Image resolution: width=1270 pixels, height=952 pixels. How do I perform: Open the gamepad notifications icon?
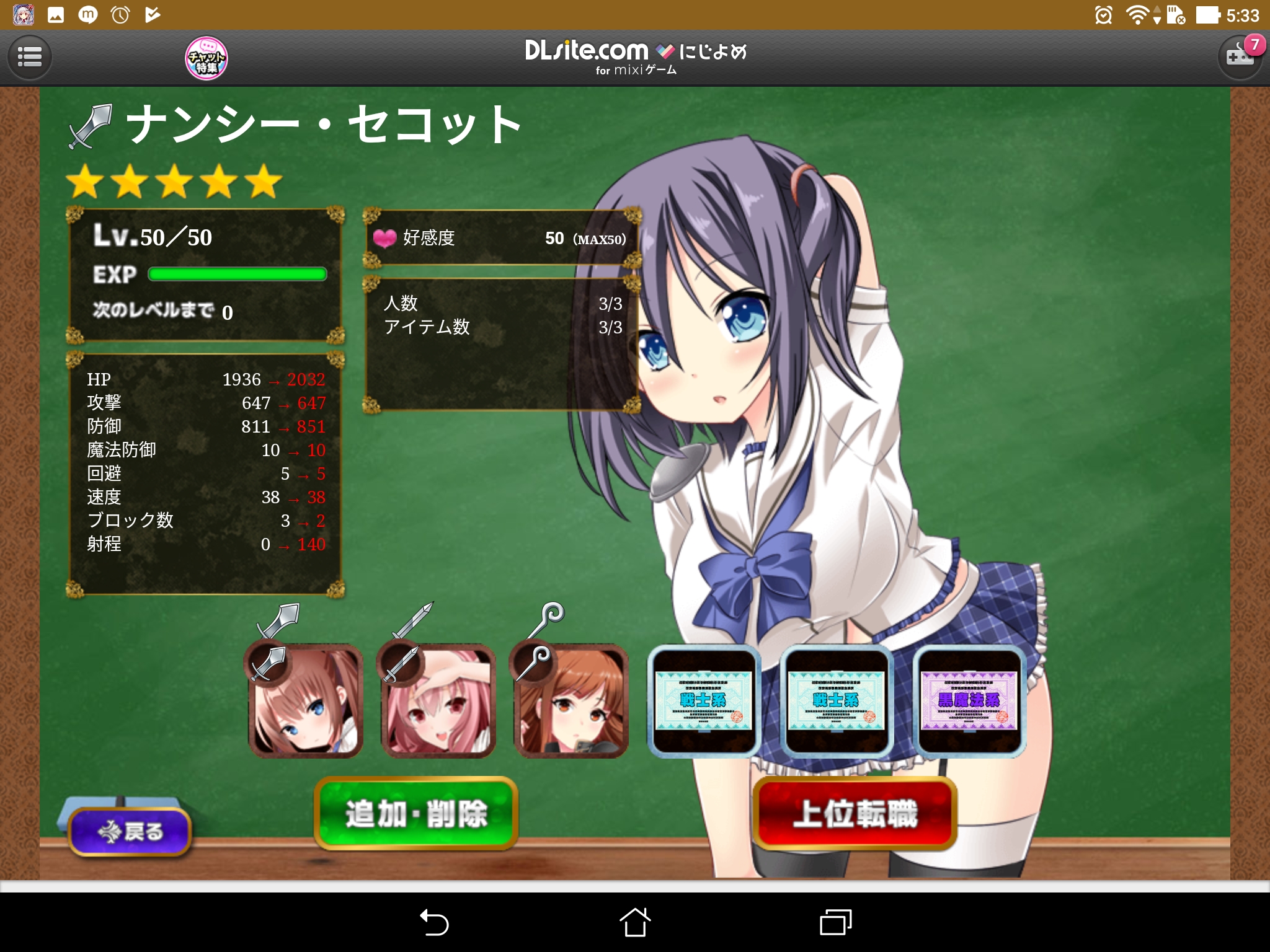click(1240, 57)
